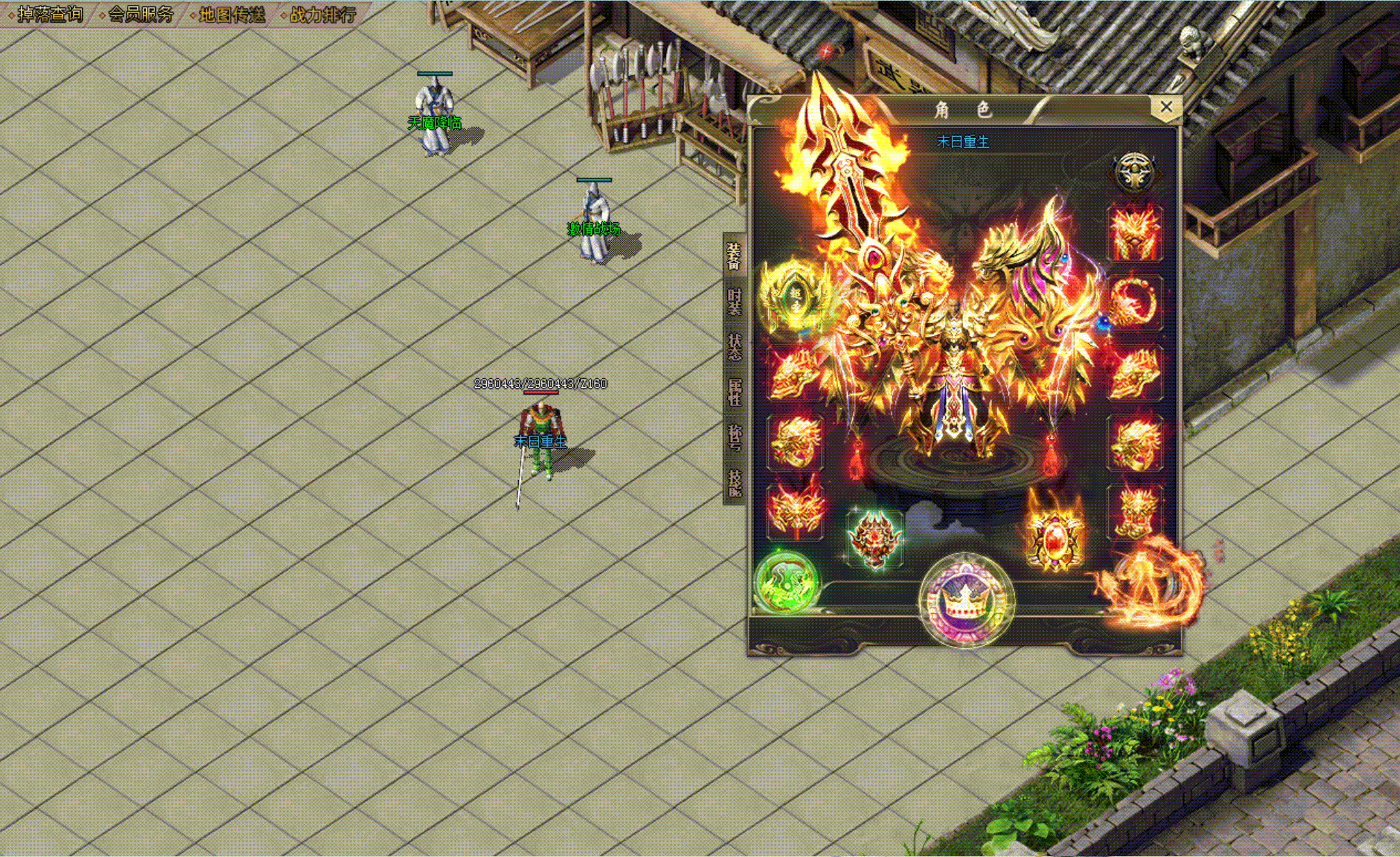Screen dimensions: 1400x857
Task: Open the 地图传送 map teleport menu
Action: [232, 14]
